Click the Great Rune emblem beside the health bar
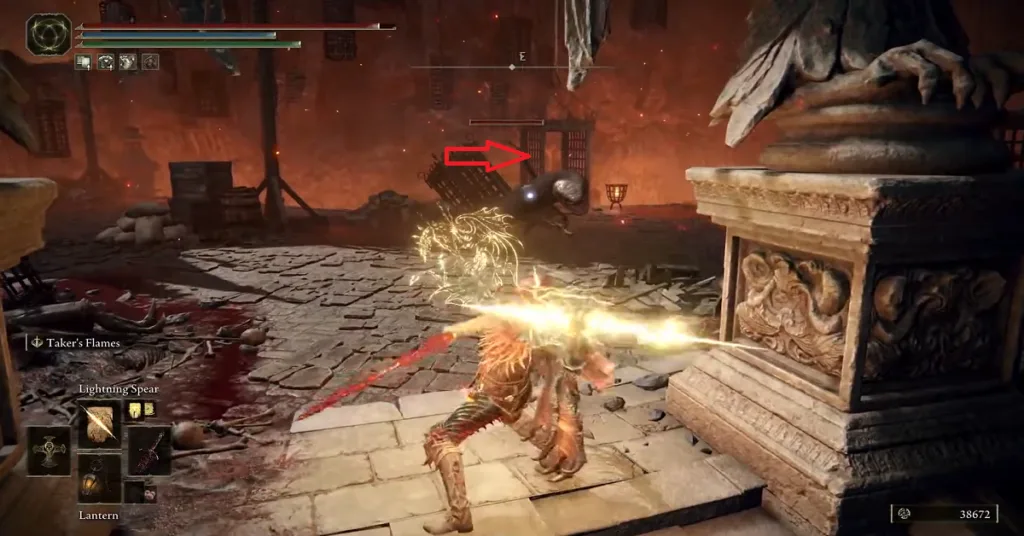The width and height of the screenshot is (1024, 536). [49, 34]
